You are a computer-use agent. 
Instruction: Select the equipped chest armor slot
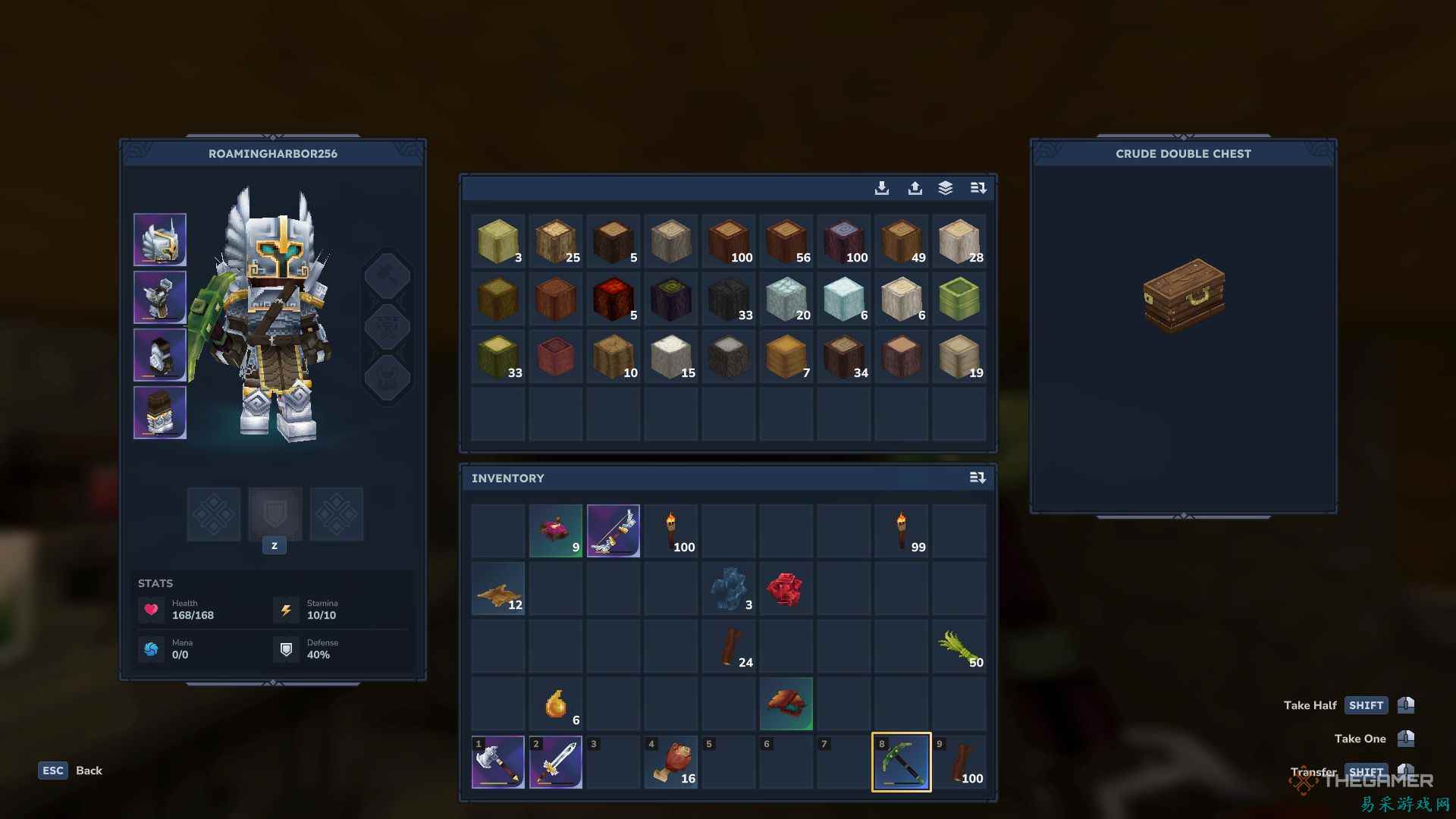pos(160,297)
